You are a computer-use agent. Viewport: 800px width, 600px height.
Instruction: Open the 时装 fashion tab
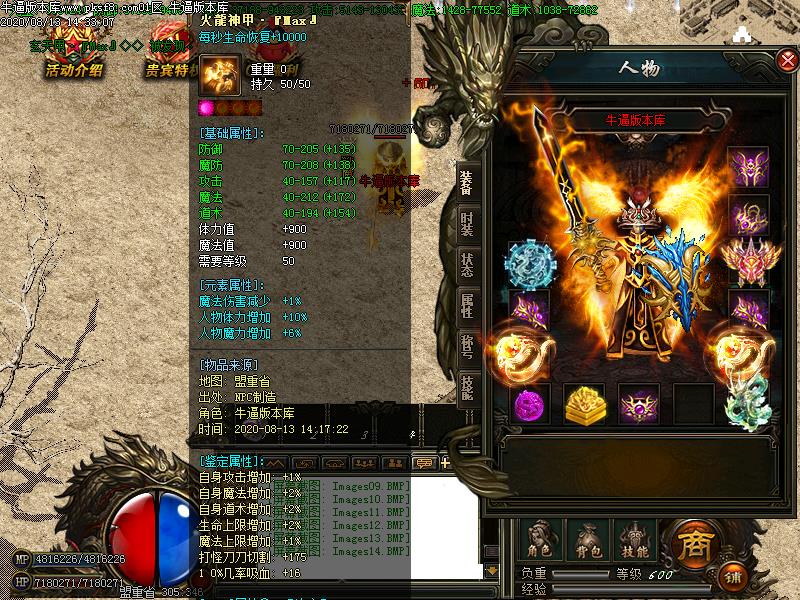pyautogui.click(x=467, y=223)
